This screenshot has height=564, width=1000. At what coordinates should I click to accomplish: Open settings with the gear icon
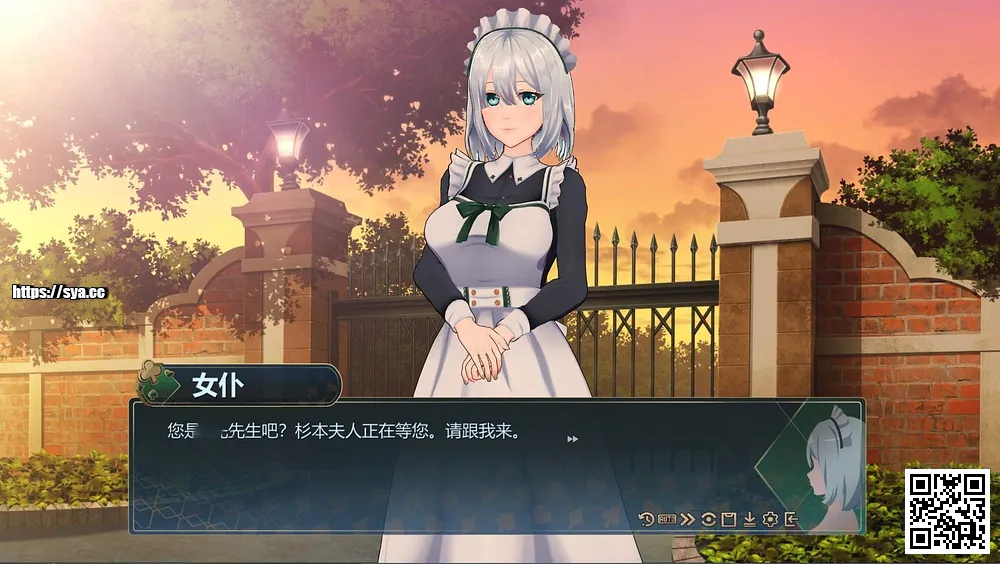point(770,519)
